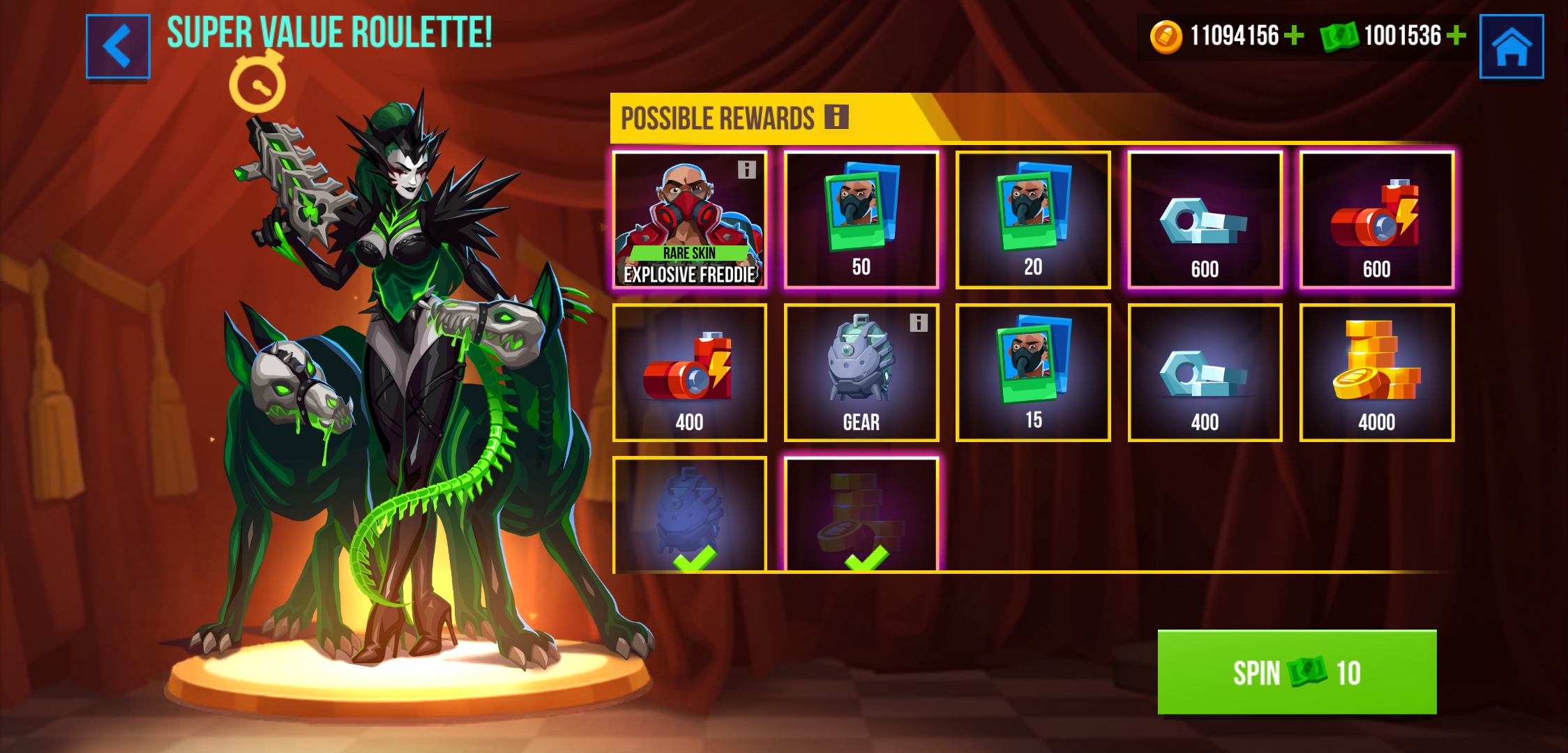Return to the home screen
The height and width of the screenshot is (753, 1568).
click(1511, 46)
